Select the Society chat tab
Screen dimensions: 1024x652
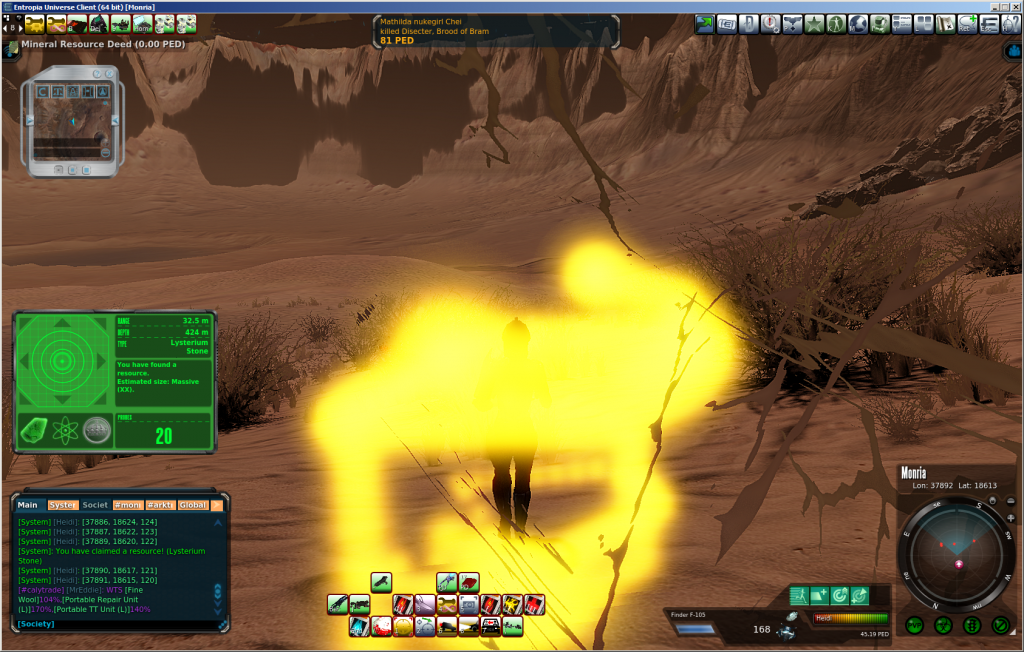tap(95, 505)
